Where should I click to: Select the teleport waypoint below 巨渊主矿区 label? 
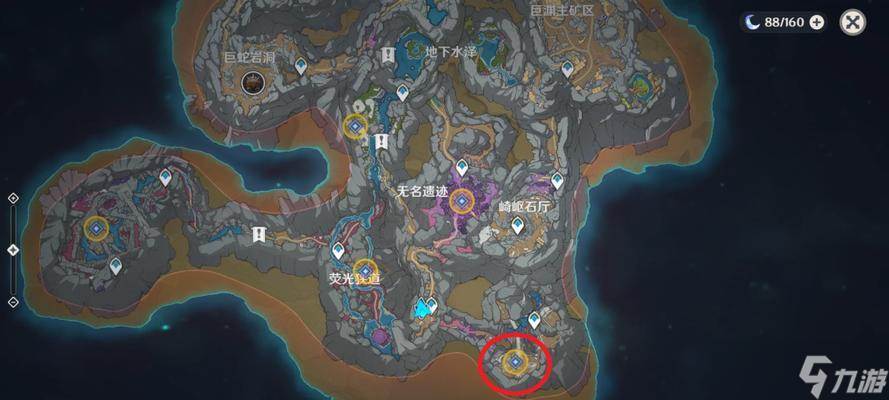coord(567,68)
